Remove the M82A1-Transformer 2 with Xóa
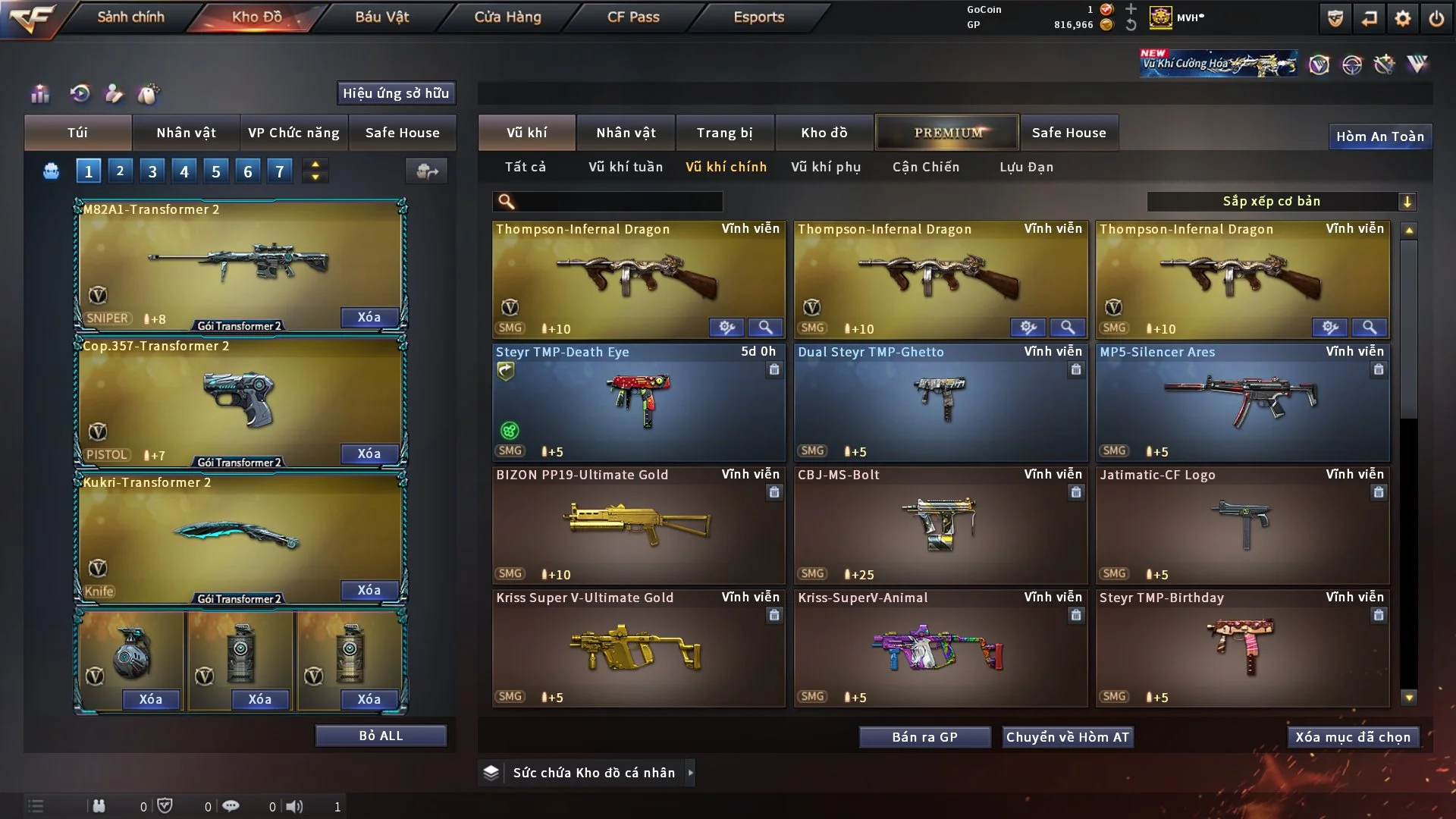The height and width of the screenshot is (819, 1456). click(x=369, y=317)
